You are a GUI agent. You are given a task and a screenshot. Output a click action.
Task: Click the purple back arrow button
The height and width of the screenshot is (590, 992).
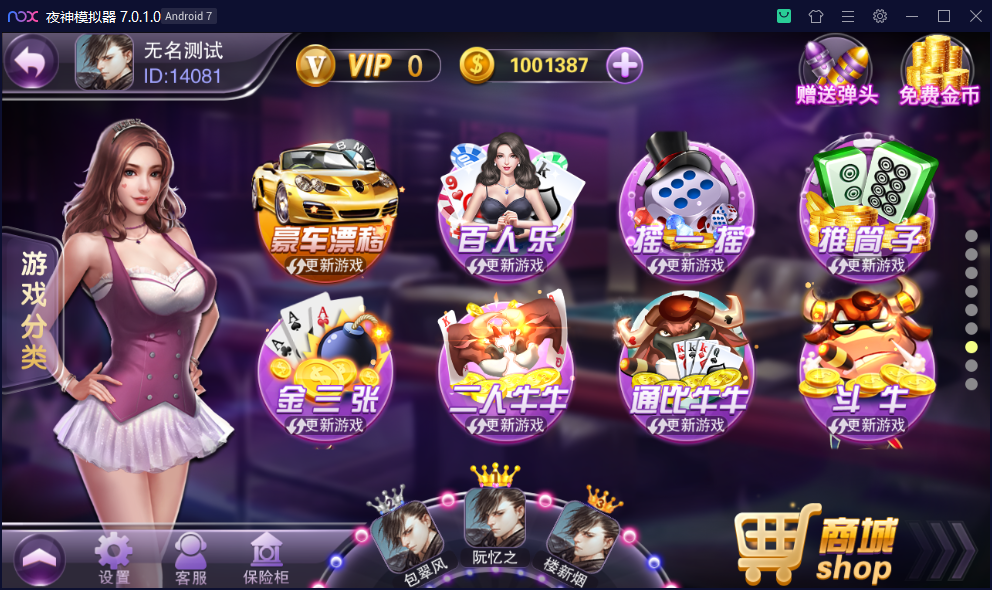(x=33, y=63)
